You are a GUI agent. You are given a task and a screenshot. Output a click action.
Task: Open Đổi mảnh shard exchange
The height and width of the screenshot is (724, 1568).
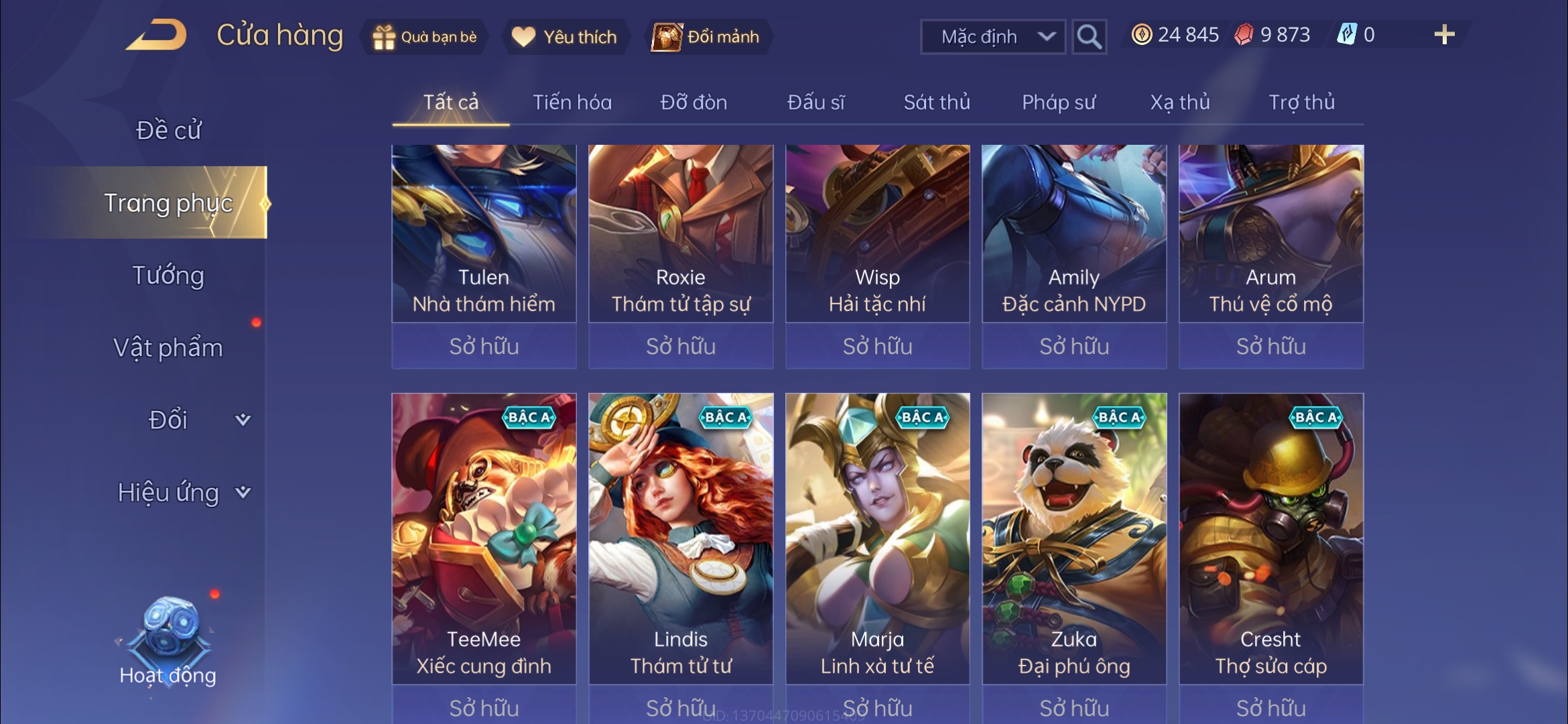click(707, 37)
